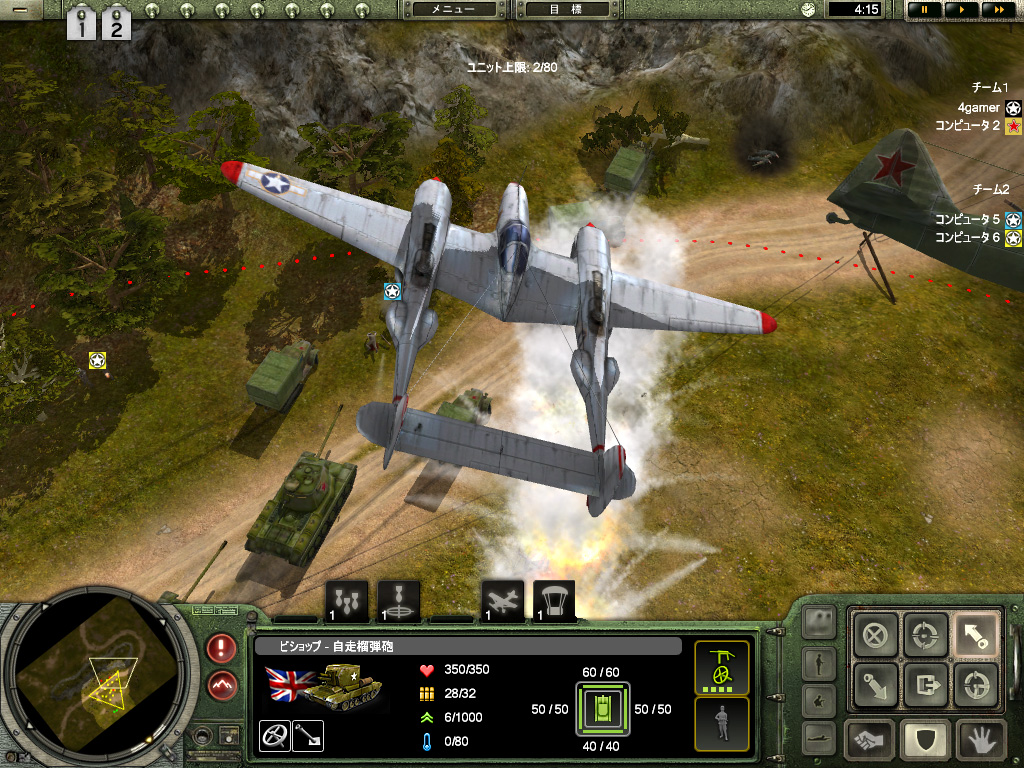This screenshot has height=768, width=1024.
Task: Select the crew soldier slot
Action: pyautogui.click(x=722, y=723)
